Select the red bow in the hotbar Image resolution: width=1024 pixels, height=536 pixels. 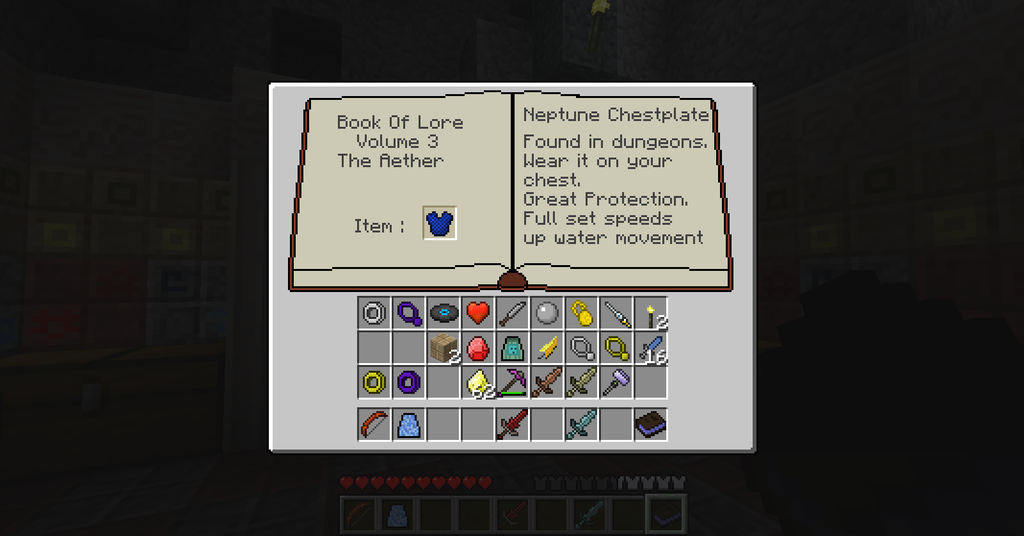(374, 425)
